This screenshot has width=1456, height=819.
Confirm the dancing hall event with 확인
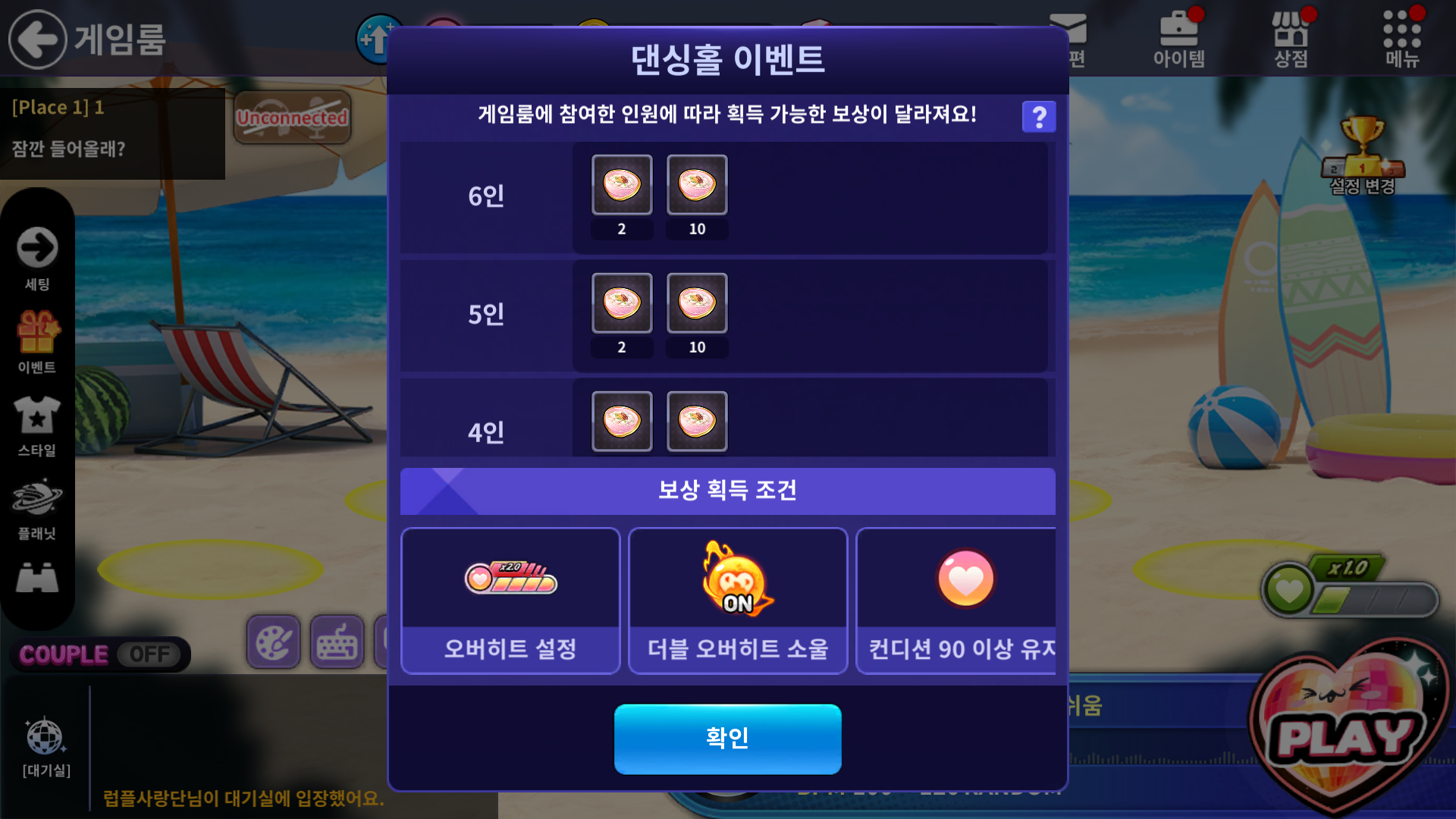[x=727, y=739]
